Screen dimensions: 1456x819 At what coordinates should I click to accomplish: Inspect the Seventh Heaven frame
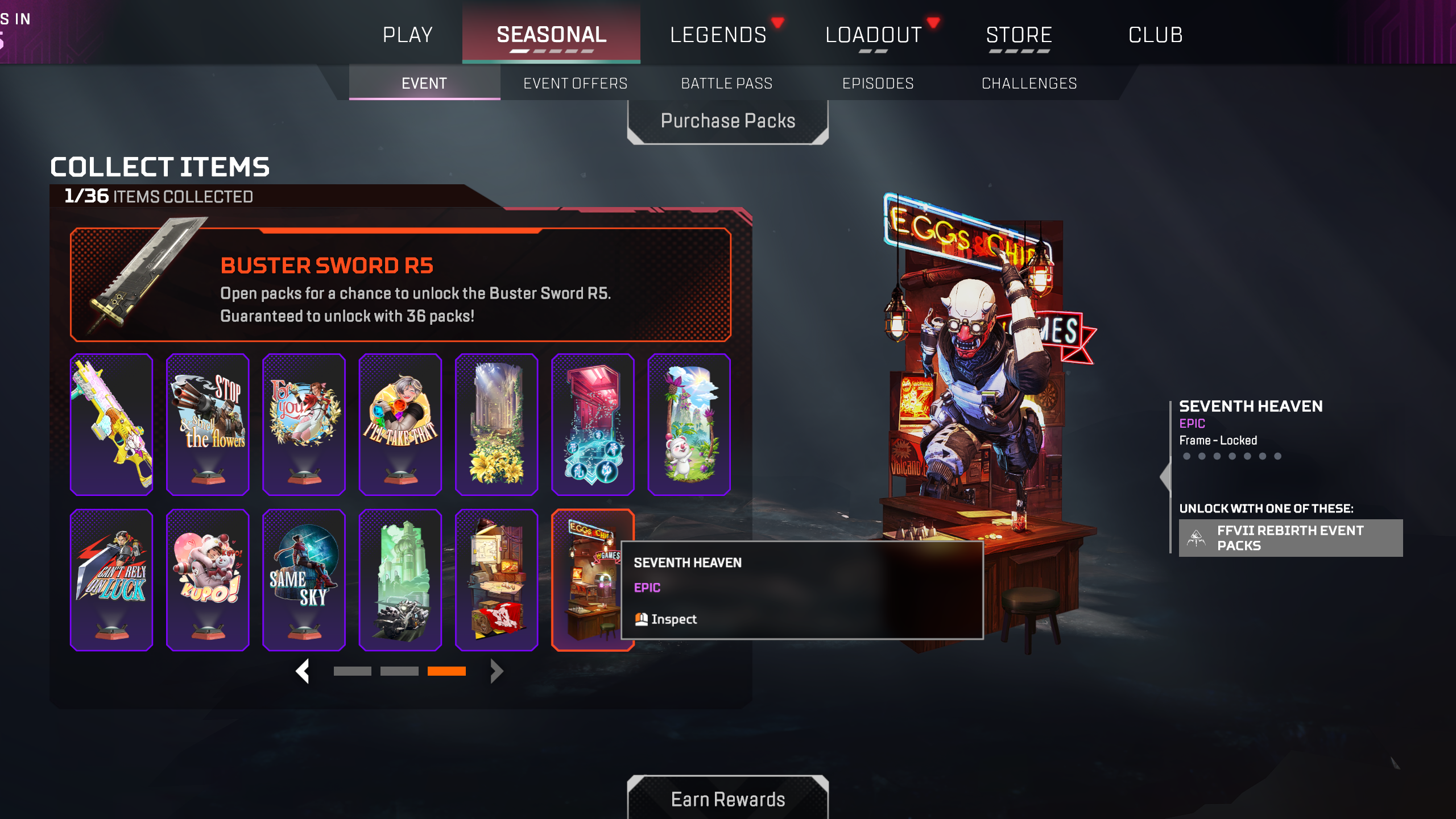675,619
